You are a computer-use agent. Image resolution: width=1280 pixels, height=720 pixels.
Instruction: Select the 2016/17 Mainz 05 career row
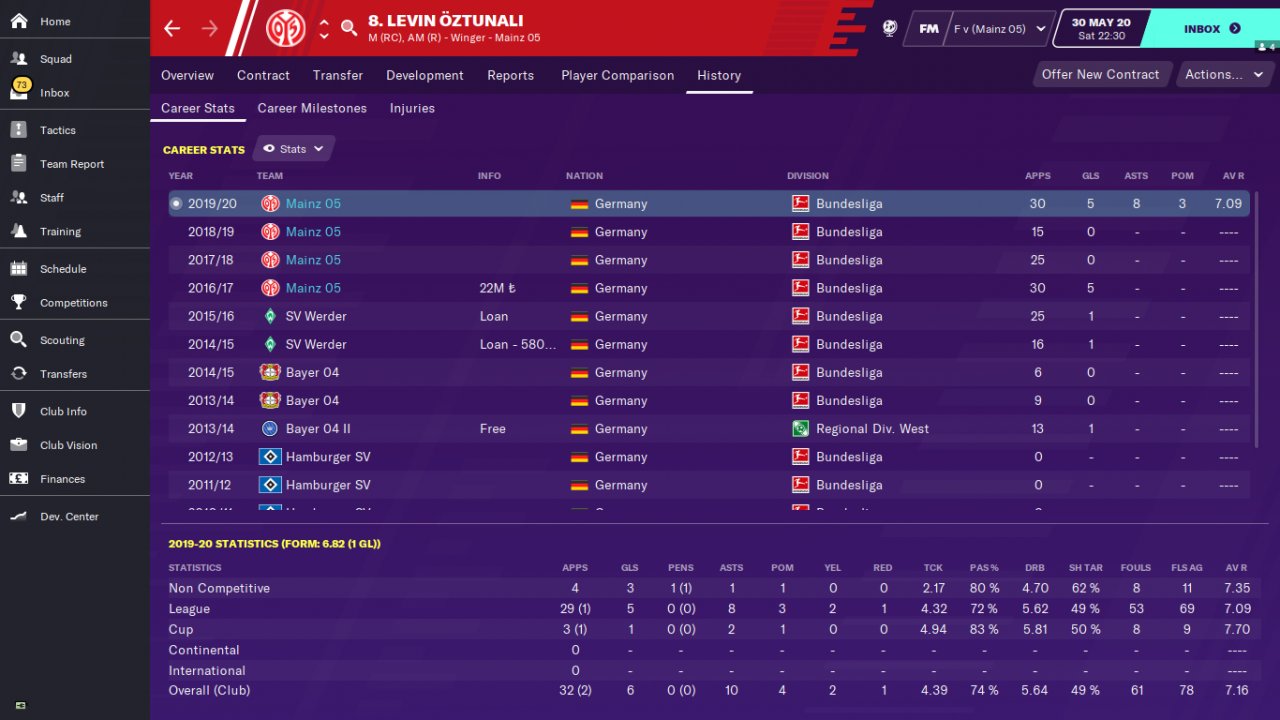(x=700, y=288)
